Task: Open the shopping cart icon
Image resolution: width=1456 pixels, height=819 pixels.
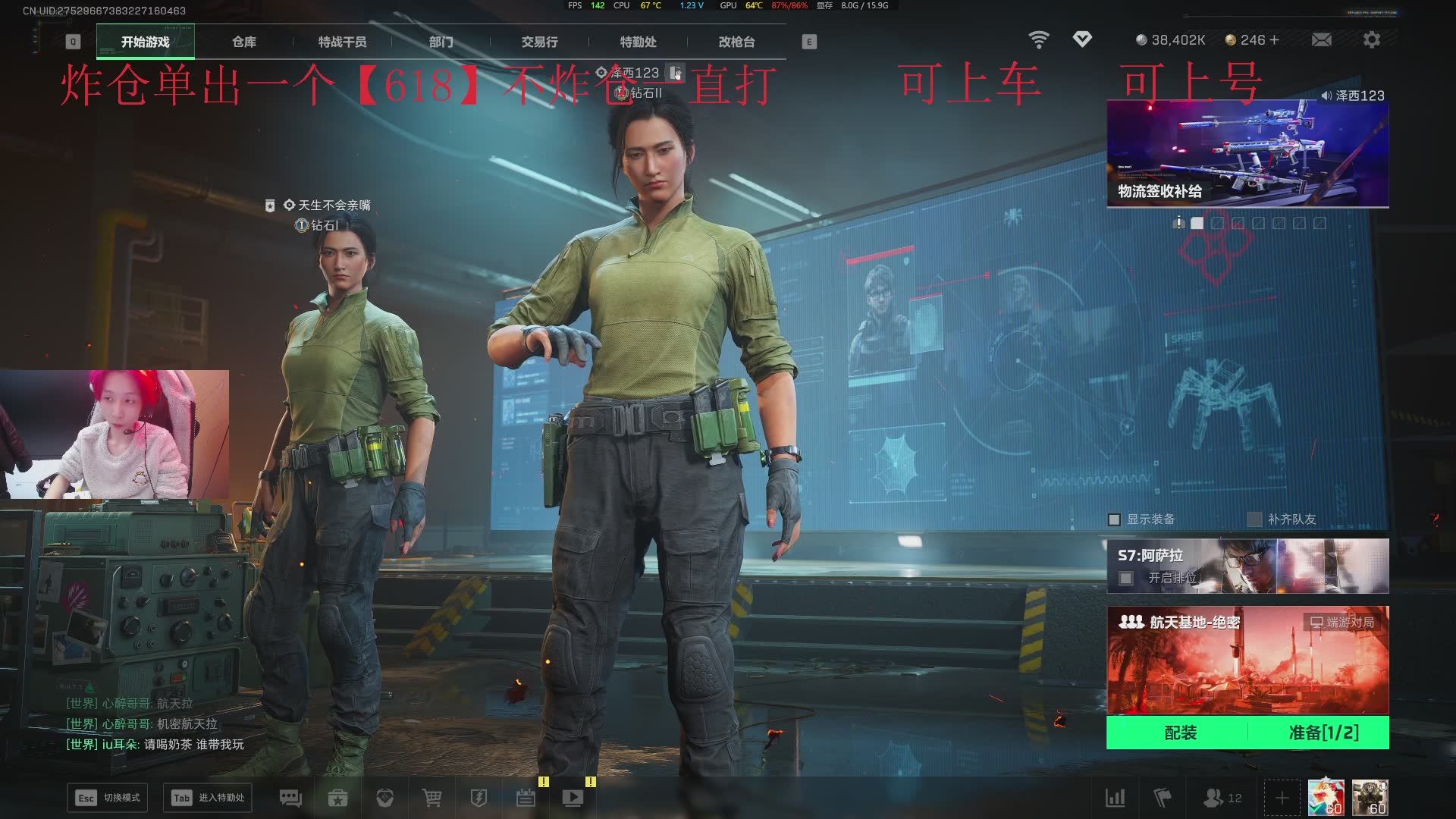Action: 431,798
